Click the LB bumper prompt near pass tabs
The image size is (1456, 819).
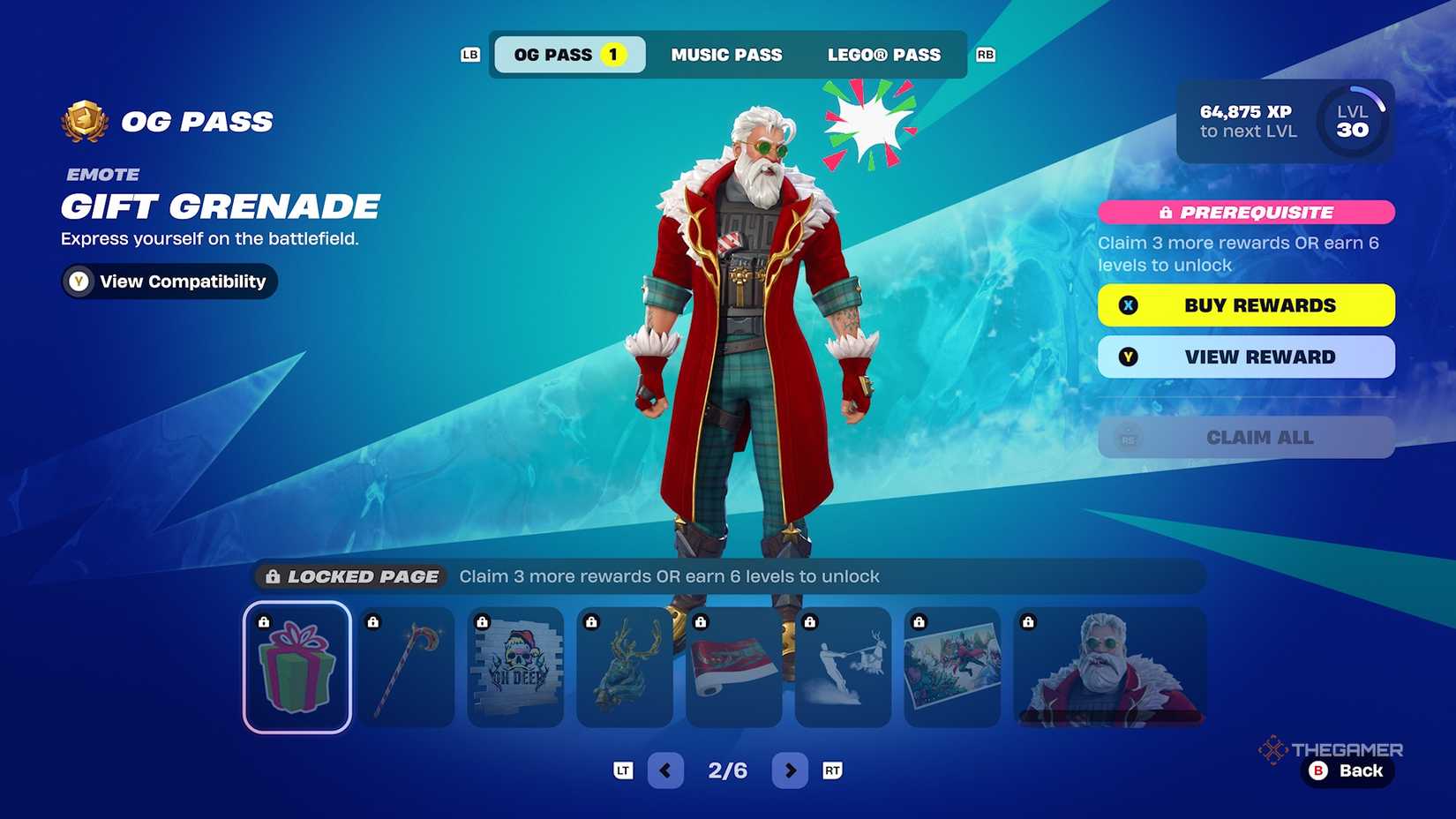(469, 55)
